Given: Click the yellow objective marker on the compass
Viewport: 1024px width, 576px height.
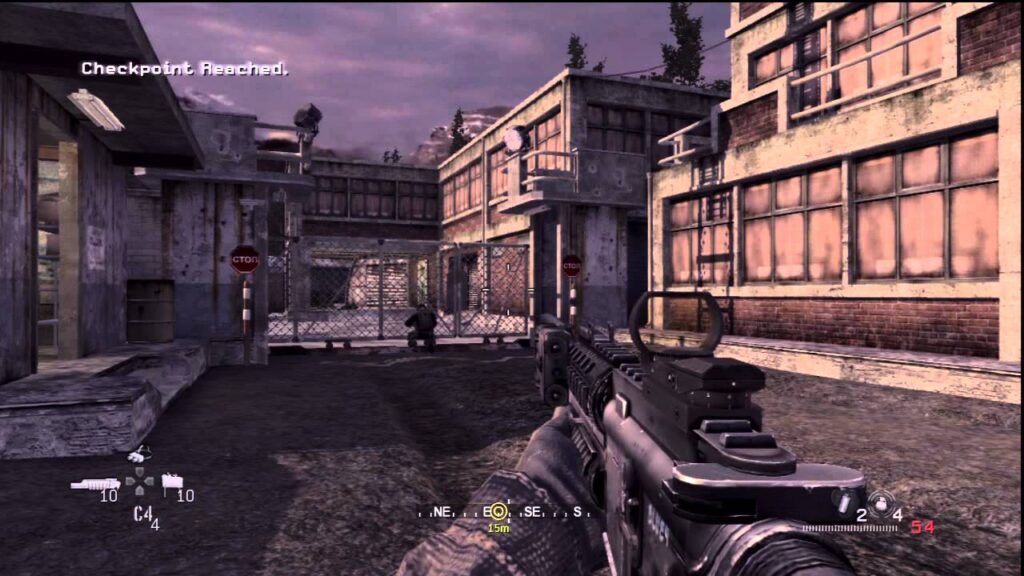Looking at the screenshot, I should pyautogui.click(x=497, y=512).
